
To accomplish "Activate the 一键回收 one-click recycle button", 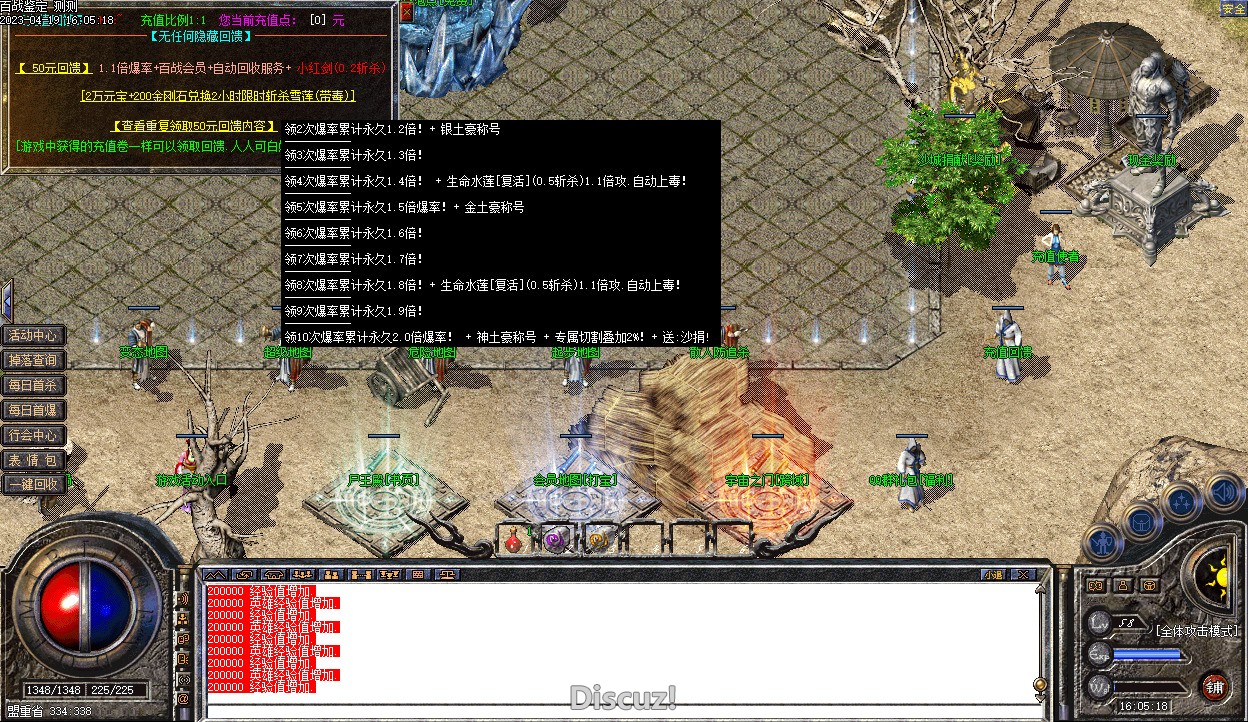I will pos(33,484).
